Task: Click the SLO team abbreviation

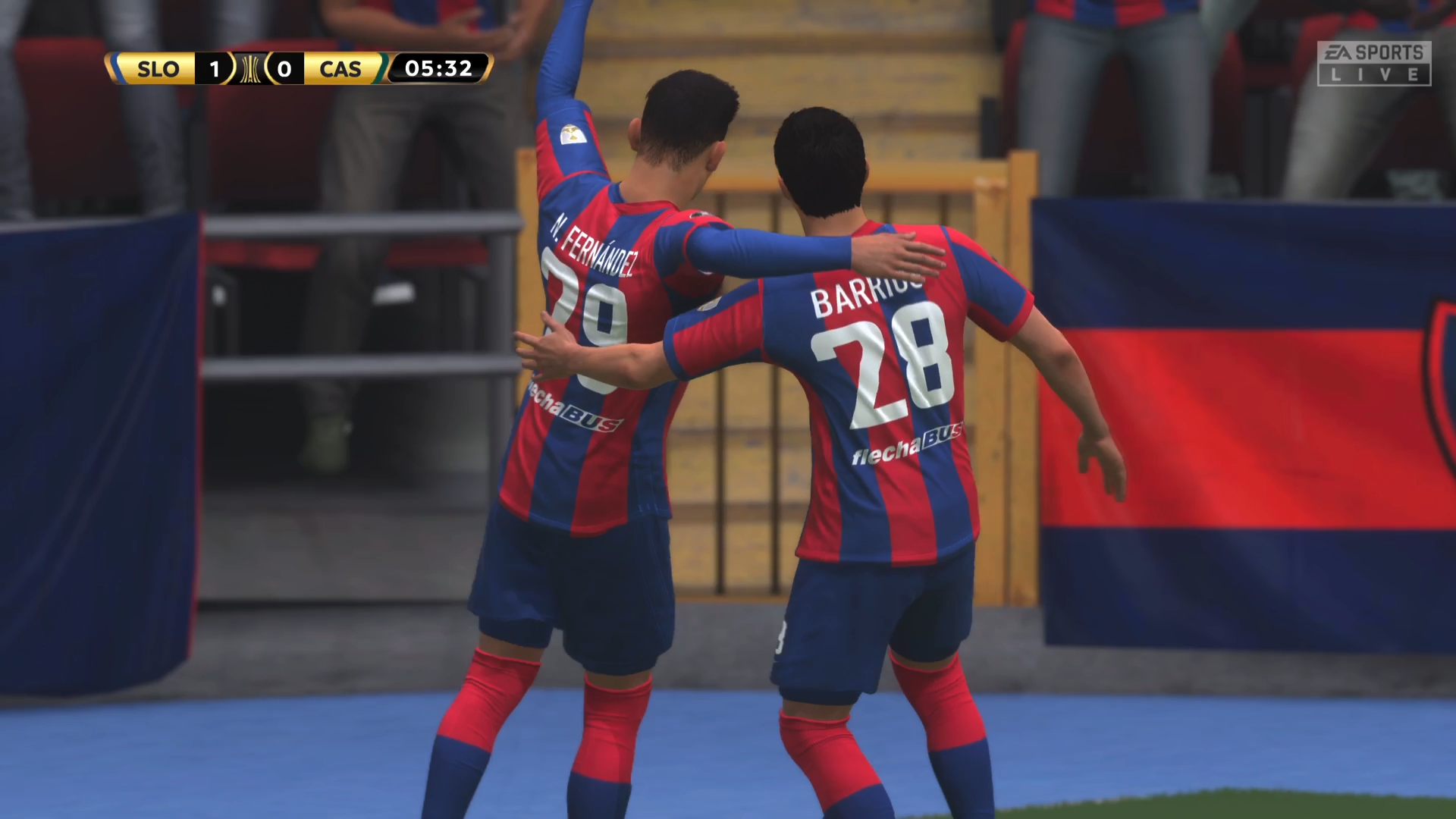Action: (157, 70)
